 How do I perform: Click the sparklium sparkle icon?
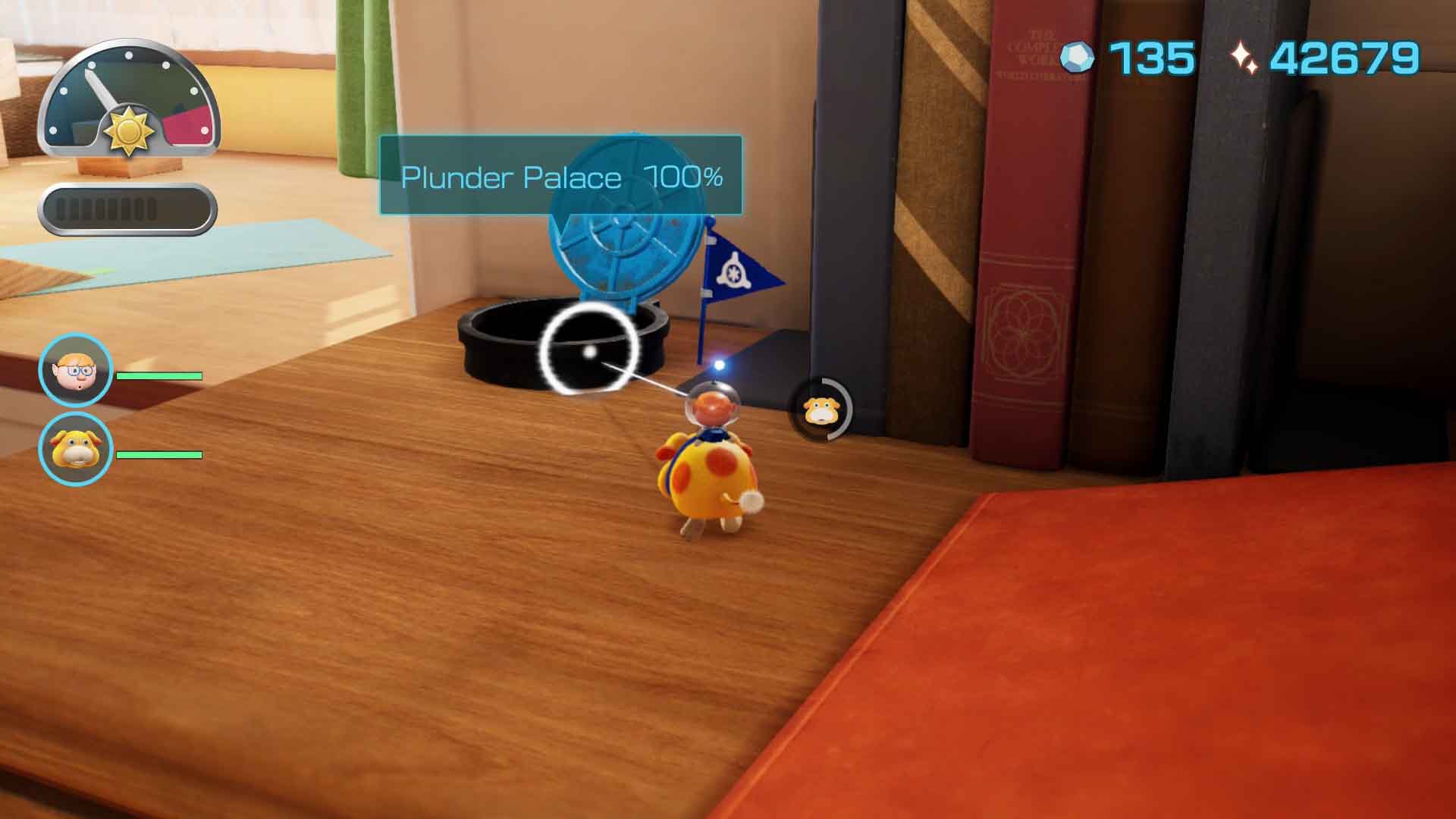click(x=1244, y=58)
